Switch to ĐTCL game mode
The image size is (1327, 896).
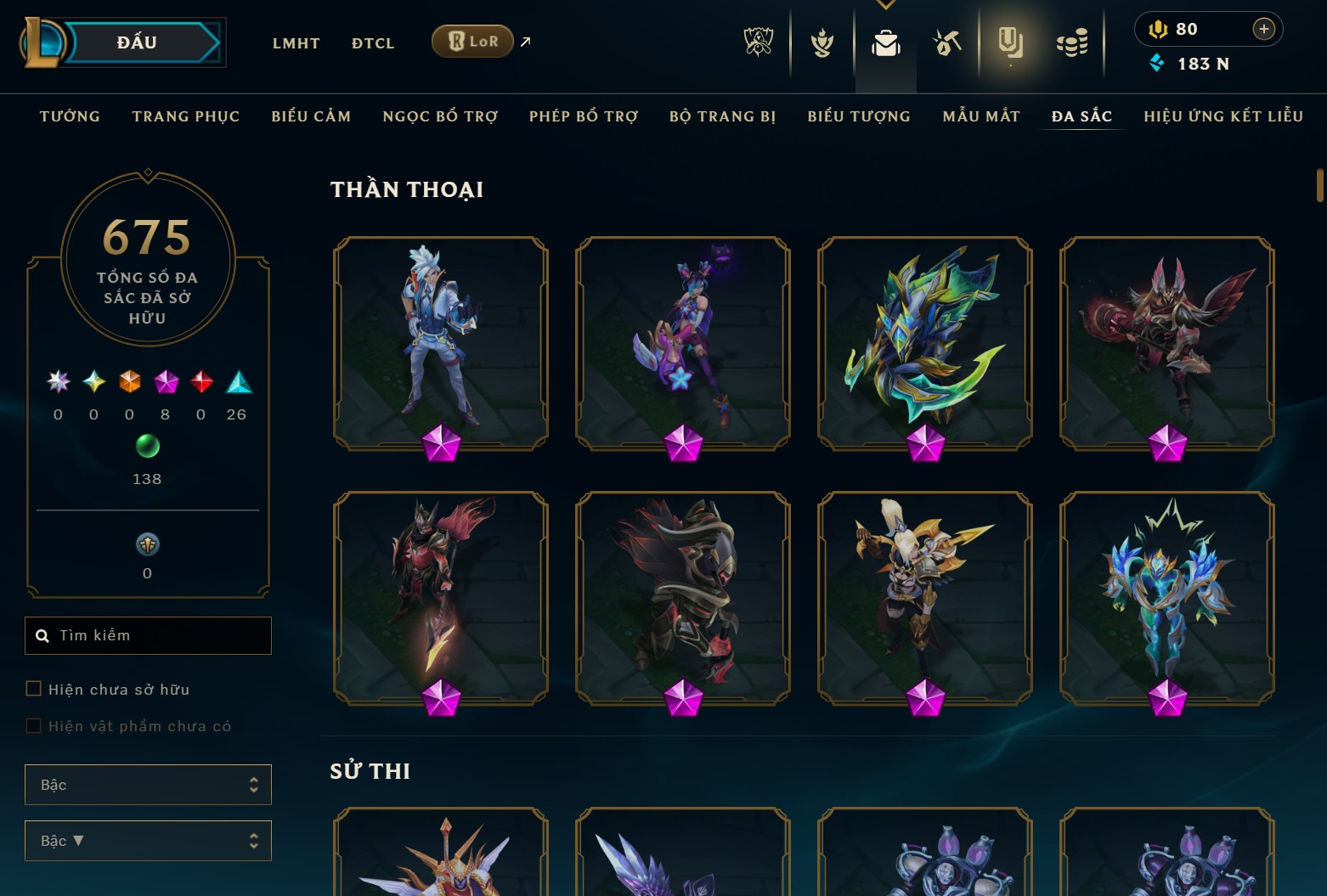point(373,43)
